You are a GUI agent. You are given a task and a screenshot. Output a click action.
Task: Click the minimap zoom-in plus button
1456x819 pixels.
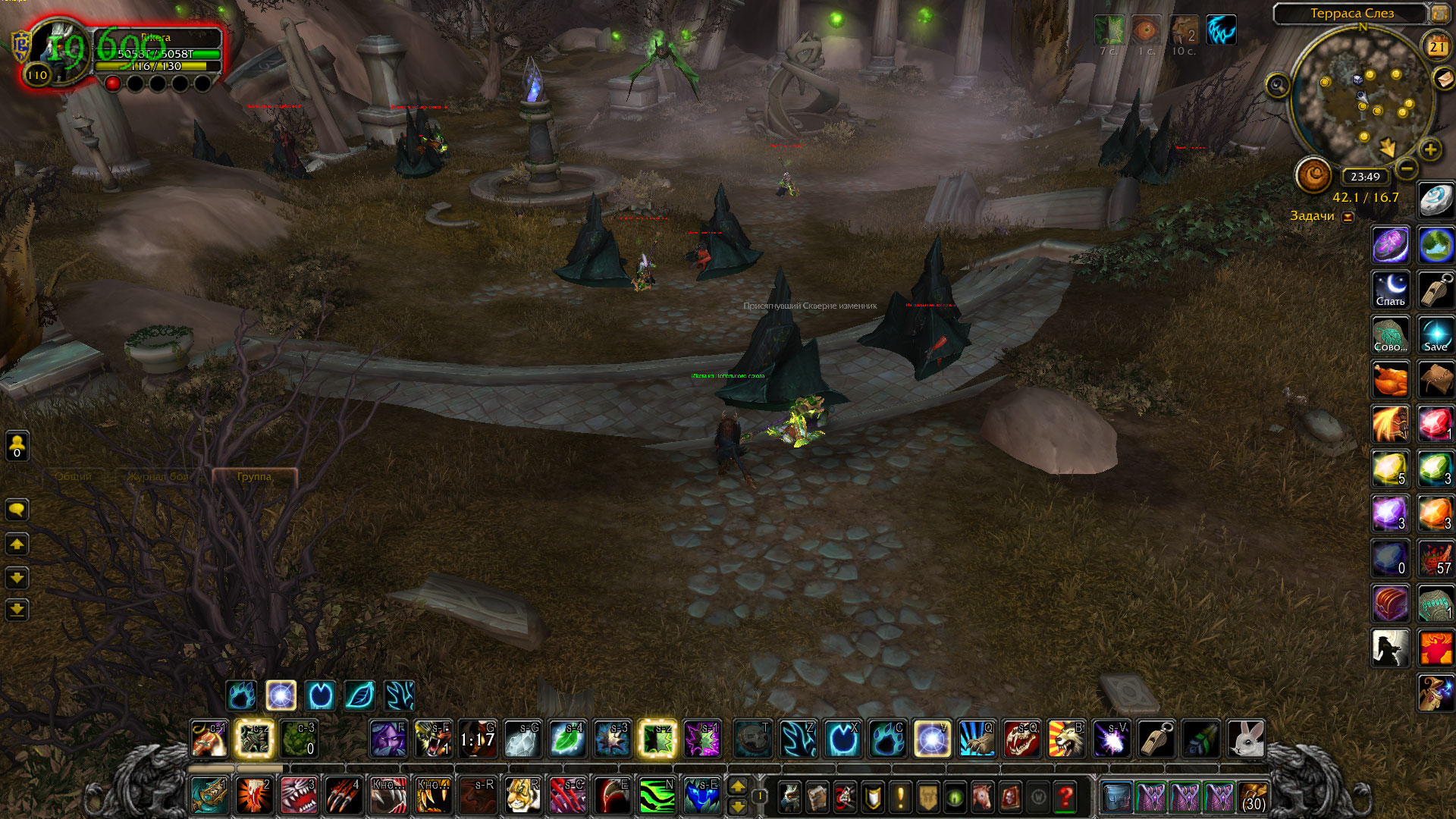tap(1430, 149)
